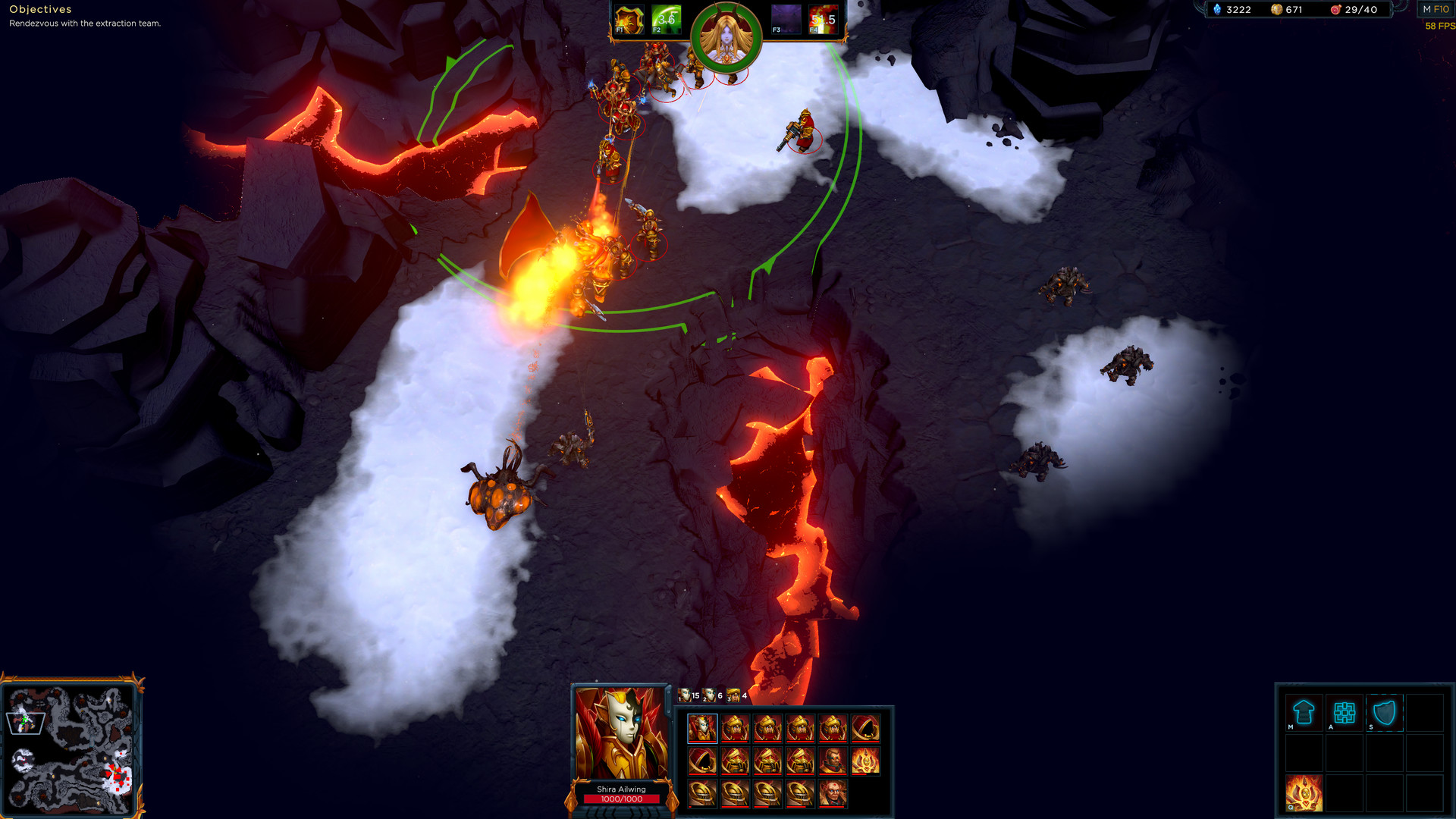Use the green F2 hero ability
Viewport: 1456px width, 819px height.
click(x=666, y=20)
